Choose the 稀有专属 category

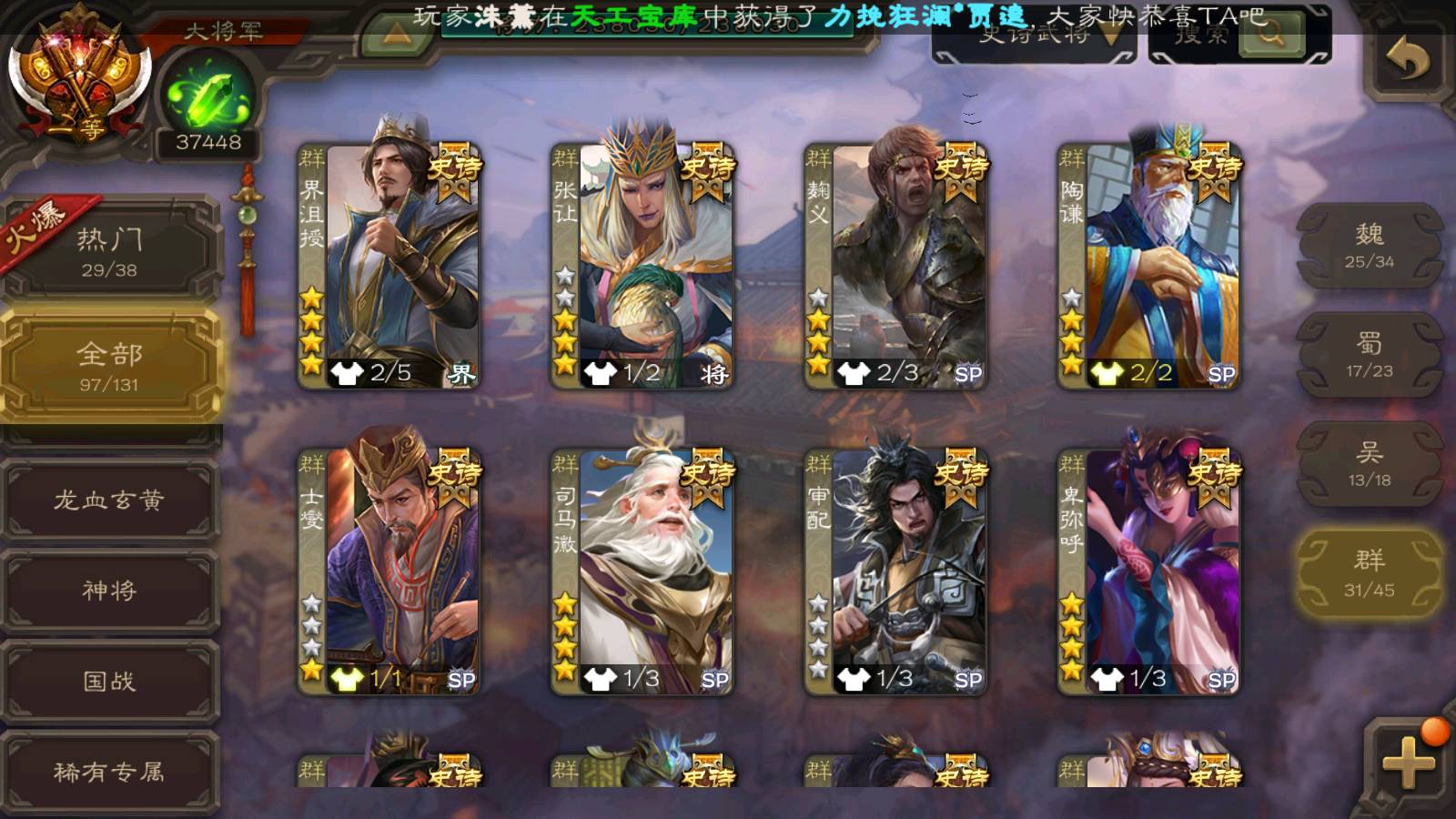110,772
